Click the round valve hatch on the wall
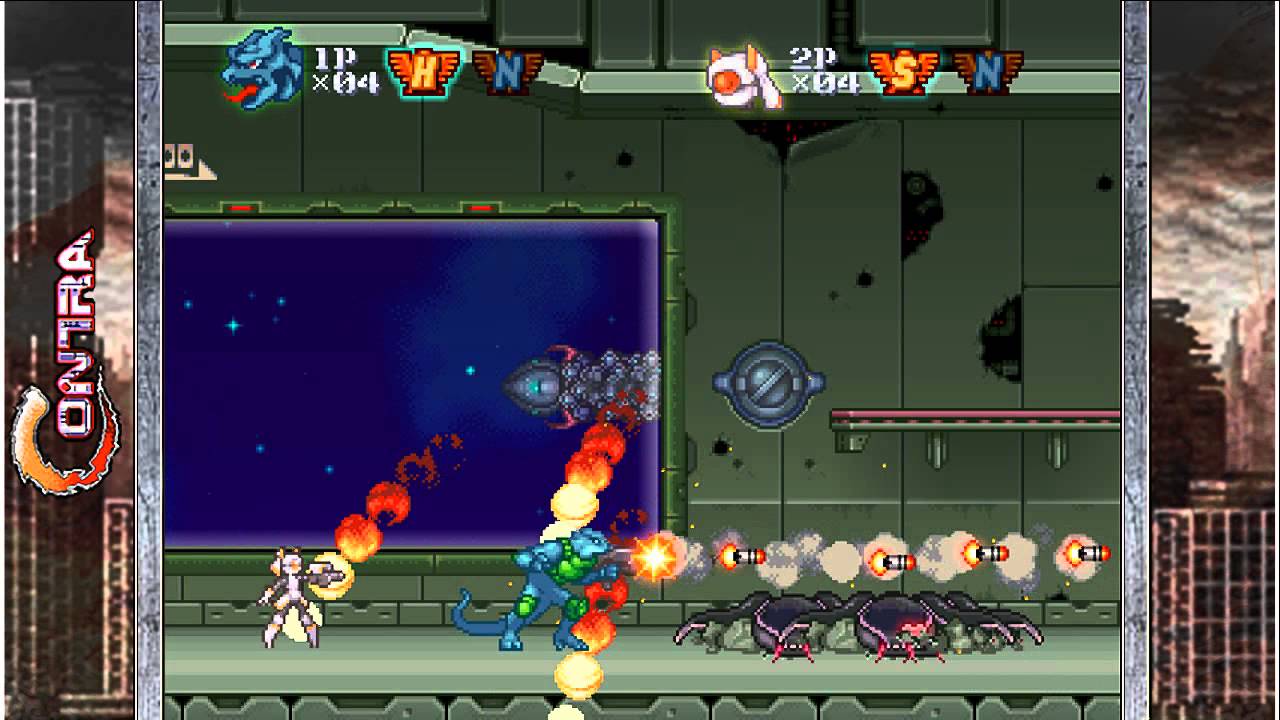Image resolution: width=1280 pixels, height=720 pixels. 770,385
